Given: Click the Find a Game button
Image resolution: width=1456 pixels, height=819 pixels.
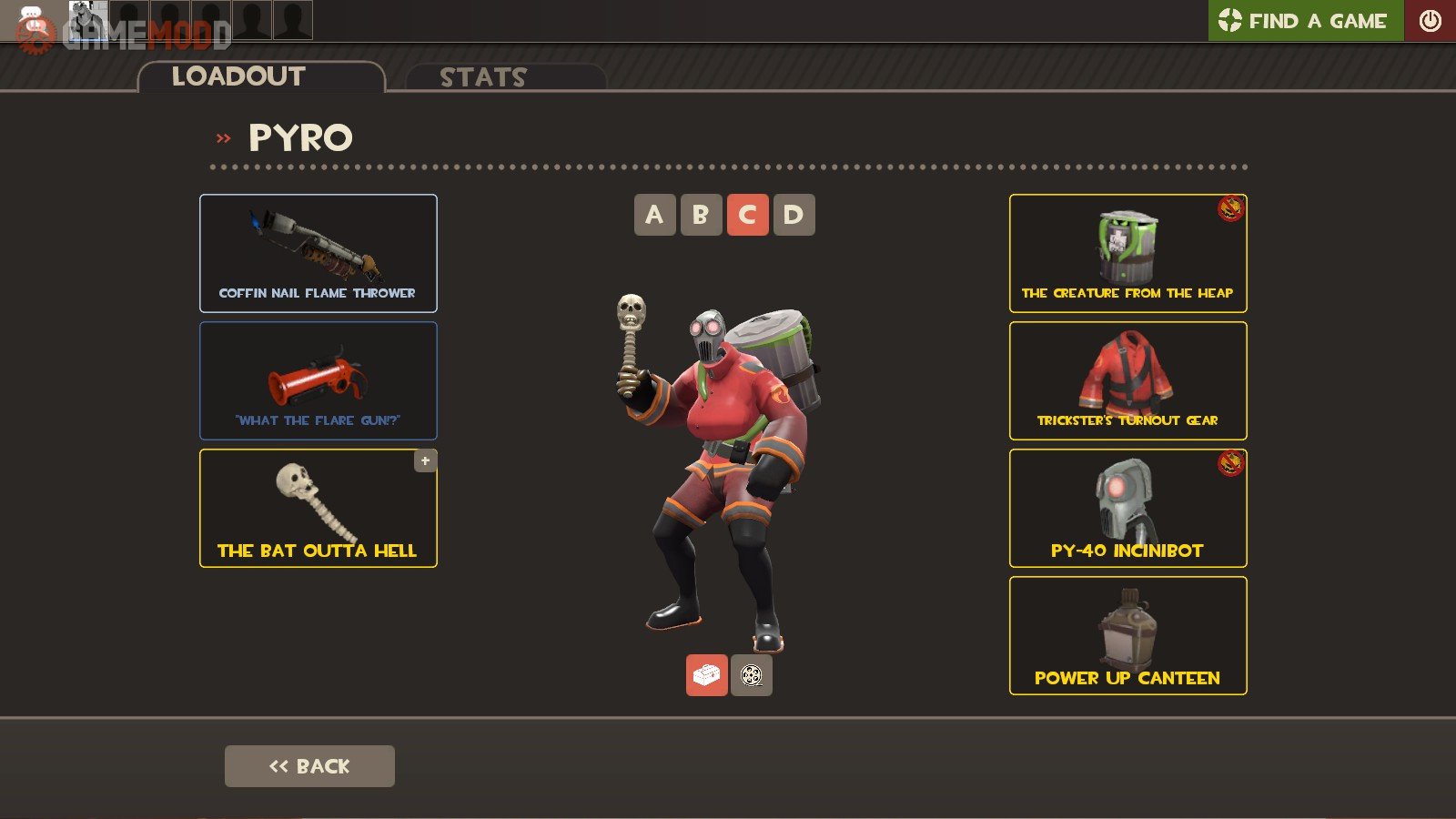Looking at the screenshot, I should (x=1305, y=20).
